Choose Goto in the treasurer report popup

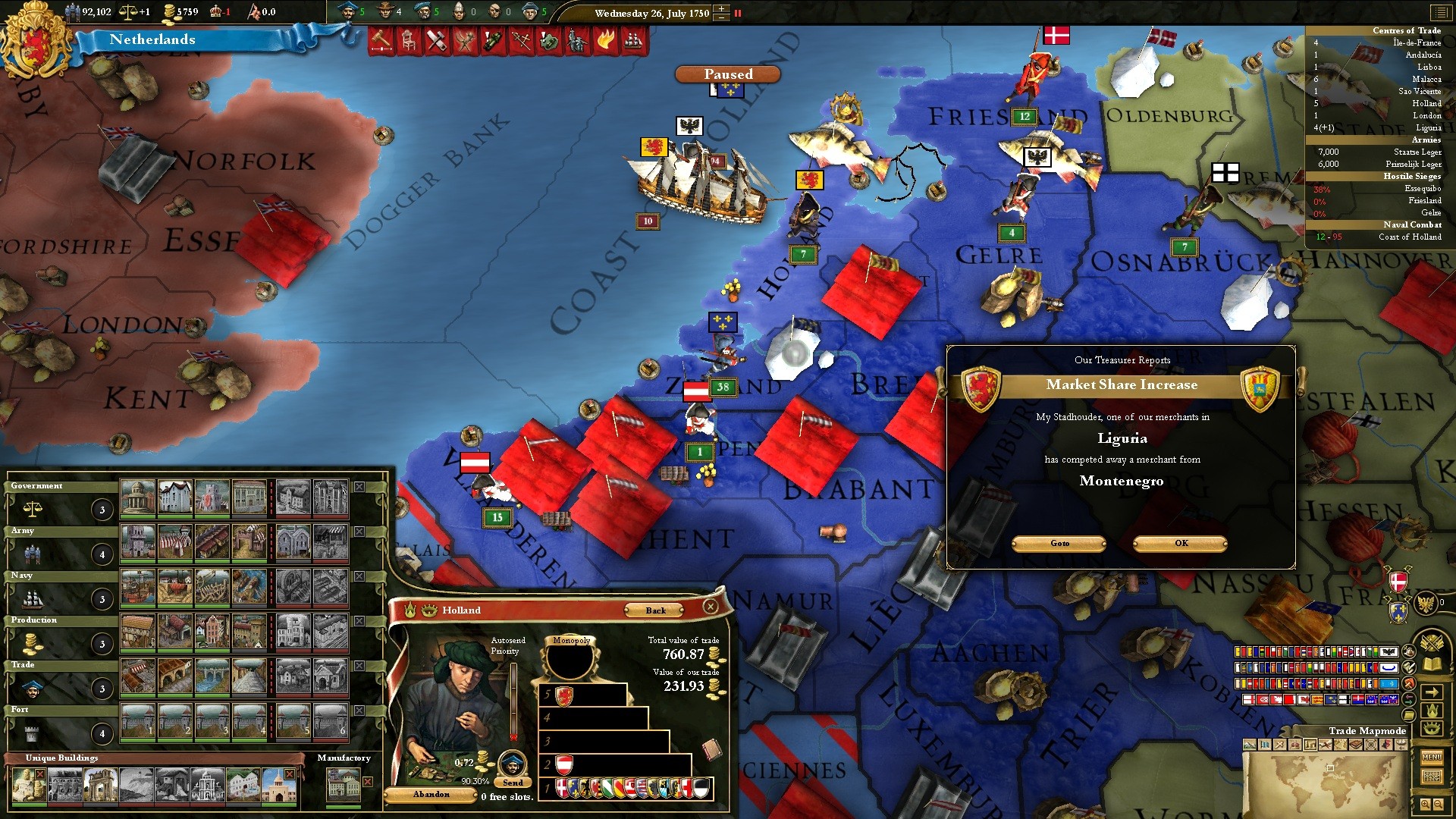pyautogui.click(x=1059, y=543)
